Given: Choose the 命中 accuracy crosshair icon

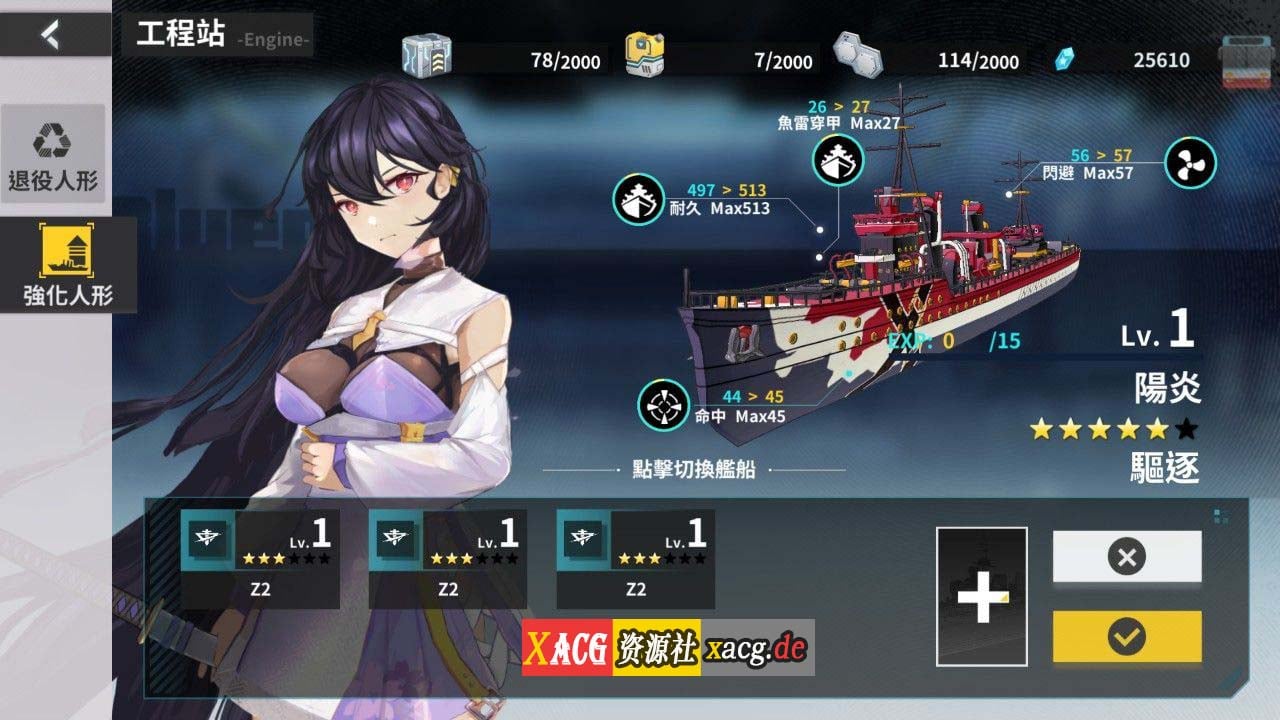Looking at the screenshot, I should [664, 405].
